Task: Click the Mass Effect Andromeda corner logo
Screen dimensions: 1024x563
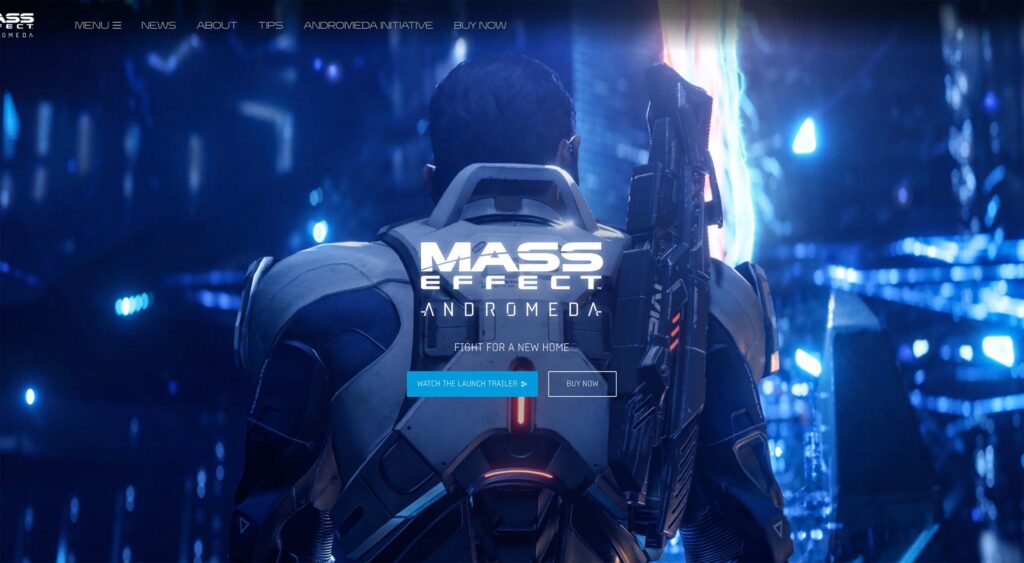Action: (17, 25)
